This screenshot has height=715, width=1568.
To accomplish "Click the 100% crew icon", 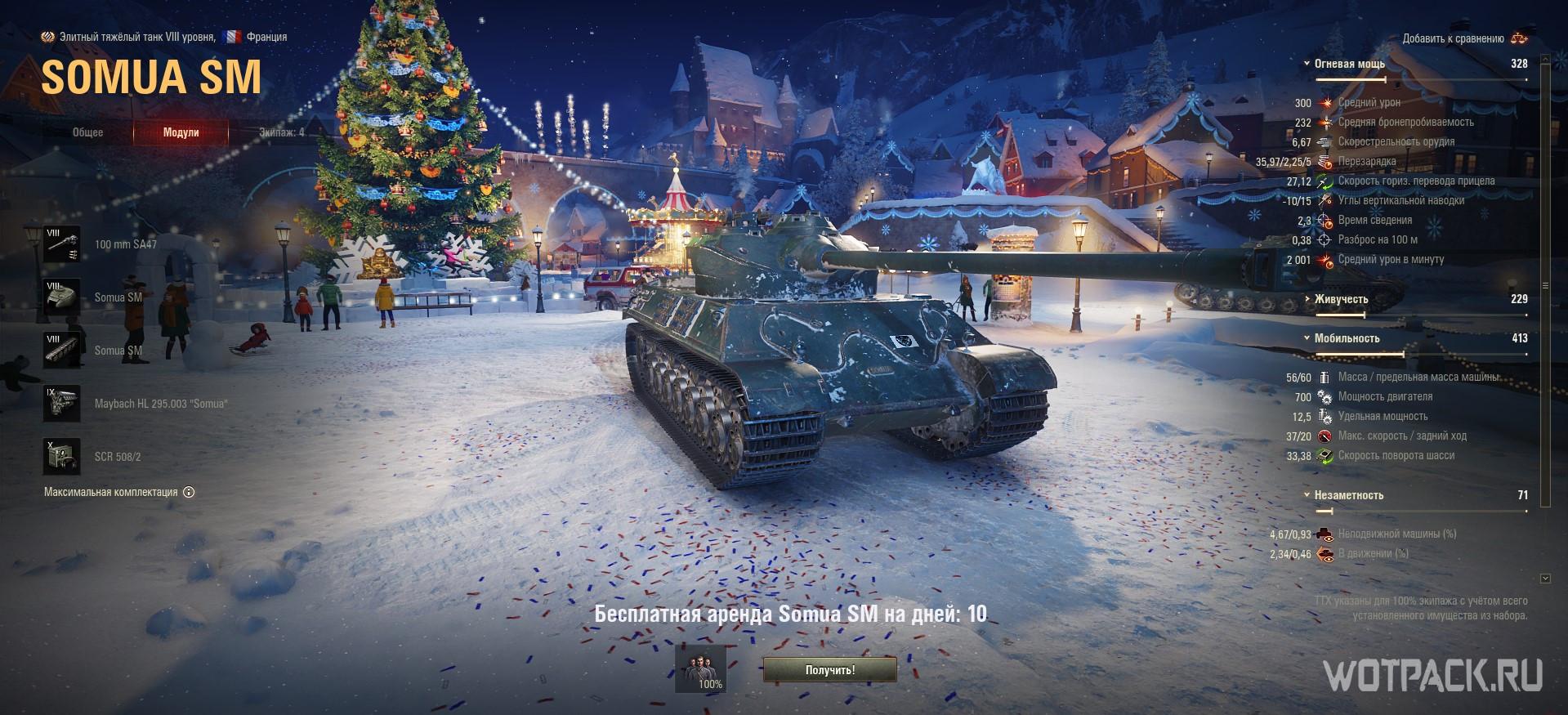I will point(701,669).
